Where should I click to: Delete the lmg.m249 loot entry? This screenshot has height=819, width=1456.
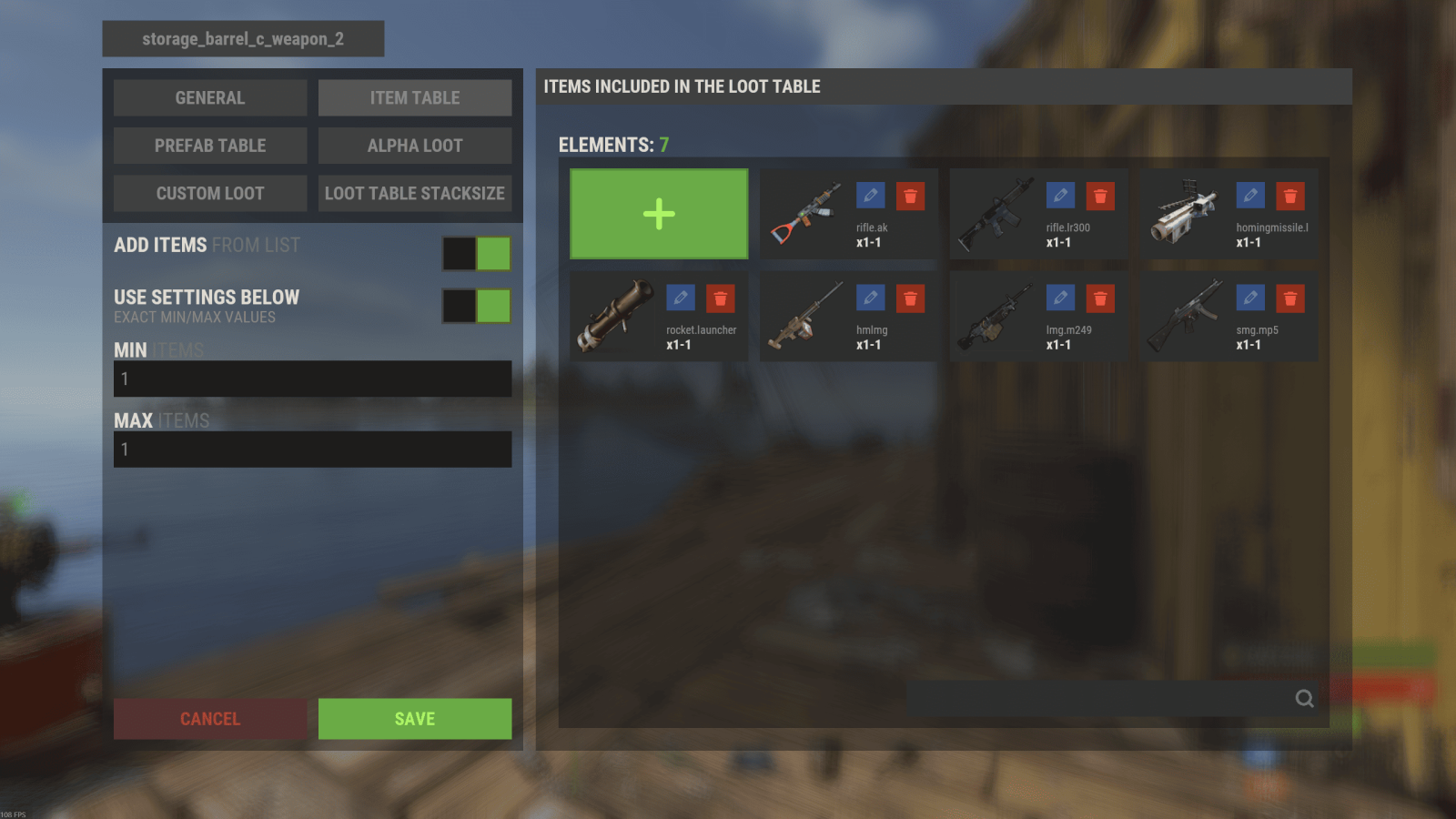point(1100,298)
